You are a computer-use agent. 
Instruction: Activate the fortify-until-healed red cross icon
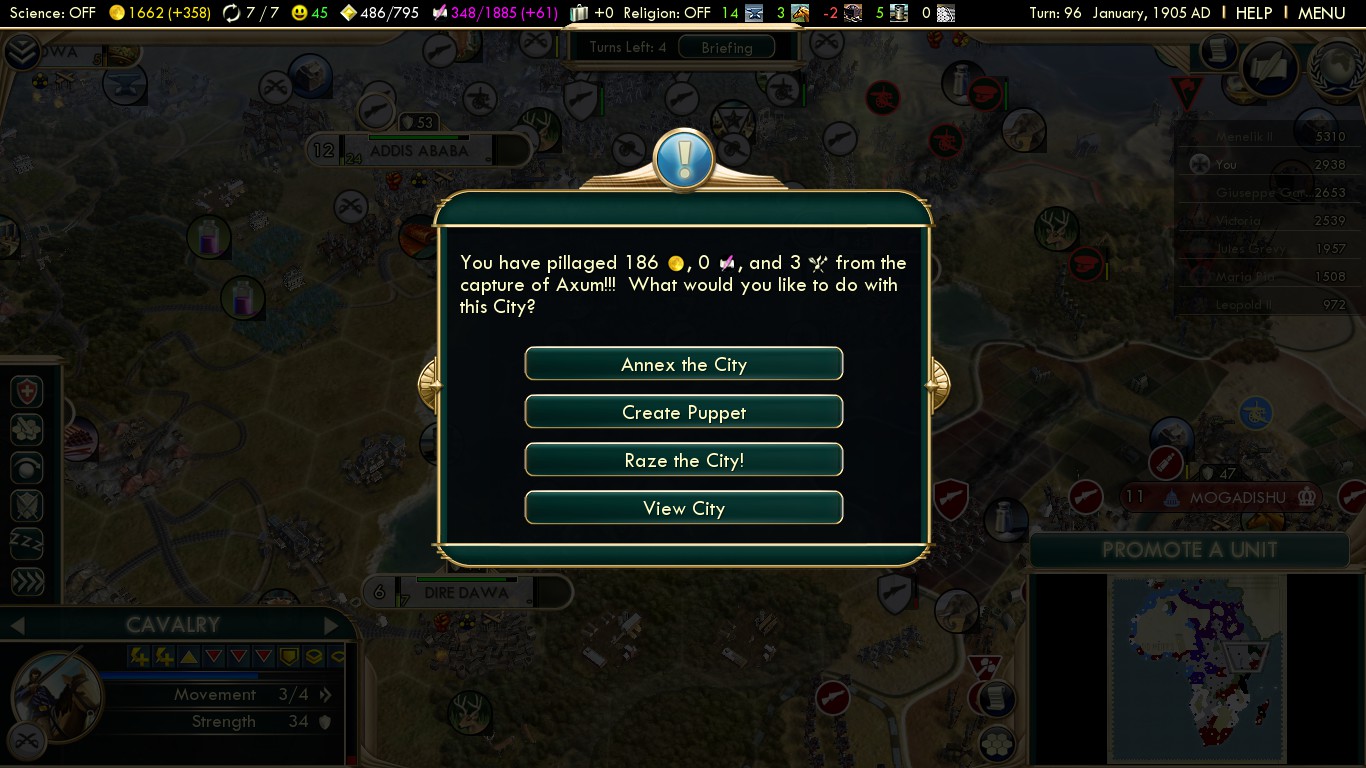coord(26,392)
